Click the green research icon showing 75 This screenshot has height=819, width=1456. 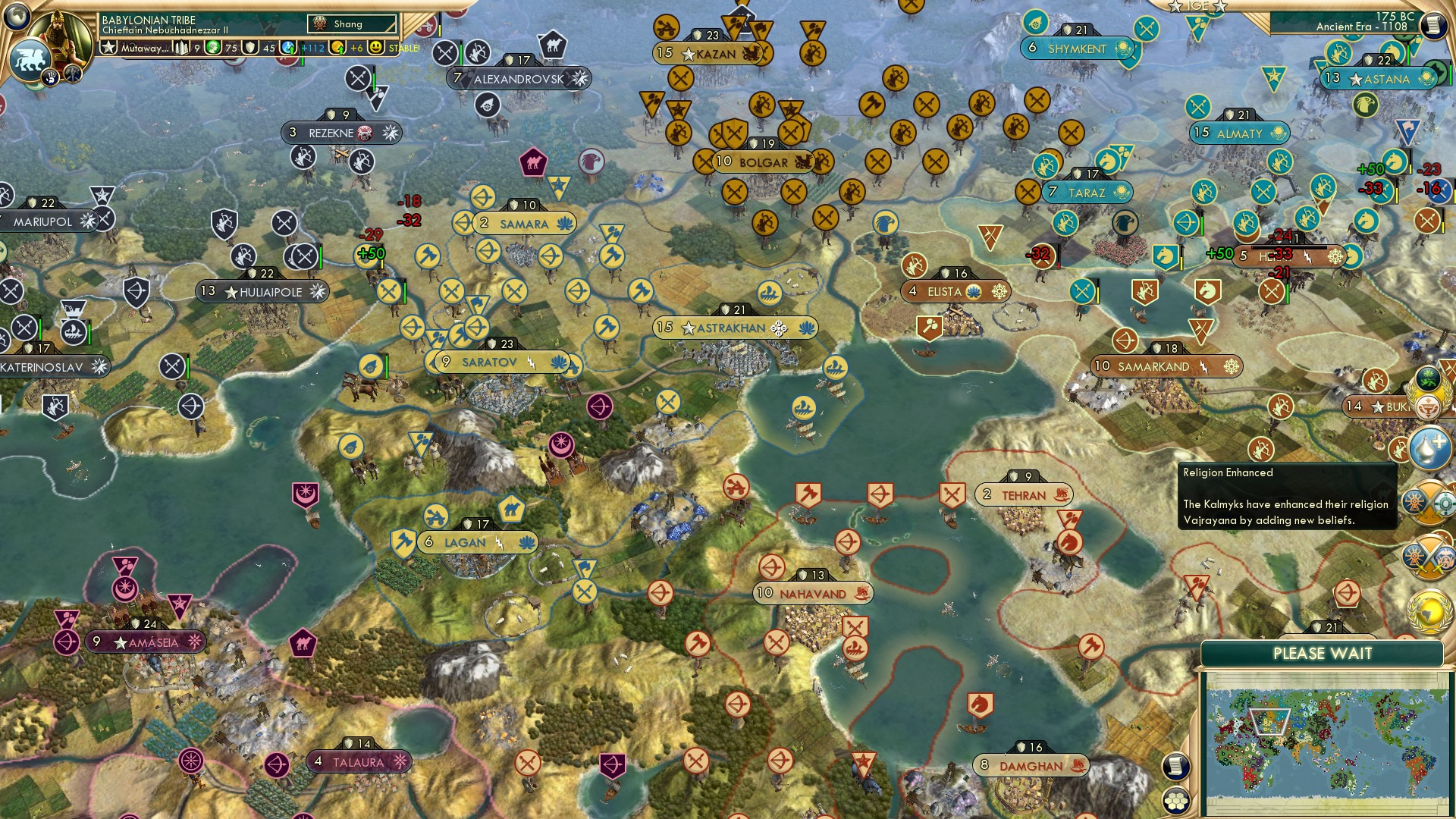[213, 47]
